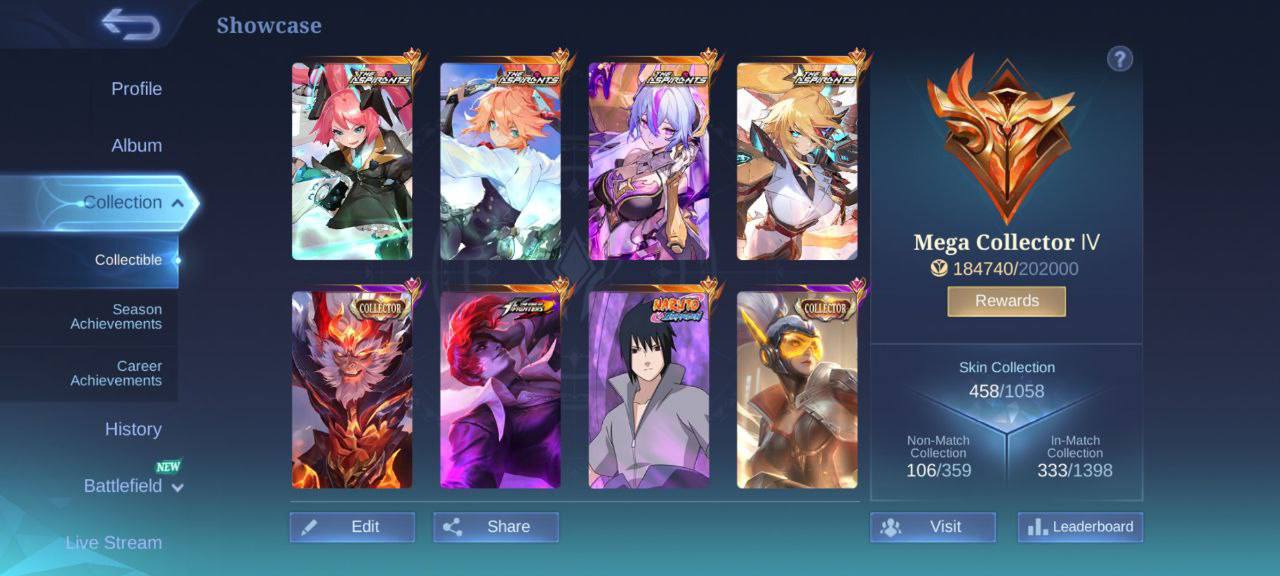Select the Collectible sub-tab
Screen dimensions: 1280x576
pyautogui.click(x=128, y=260)
